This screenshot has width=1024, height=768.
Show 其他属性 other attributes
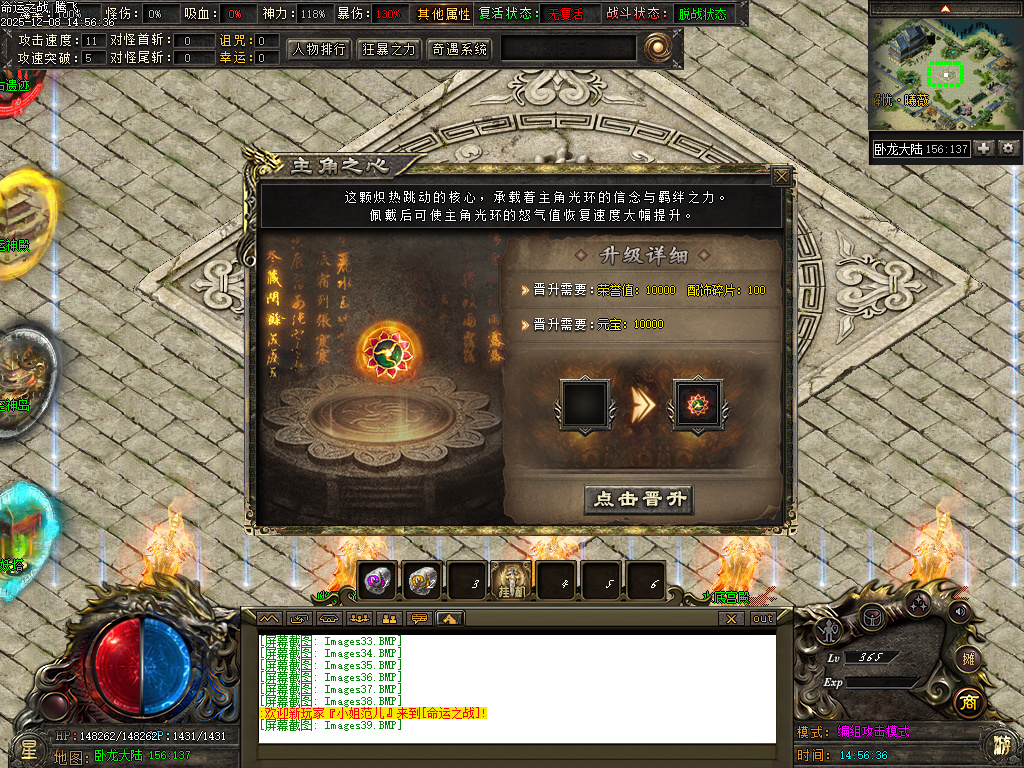click(444, 15)
